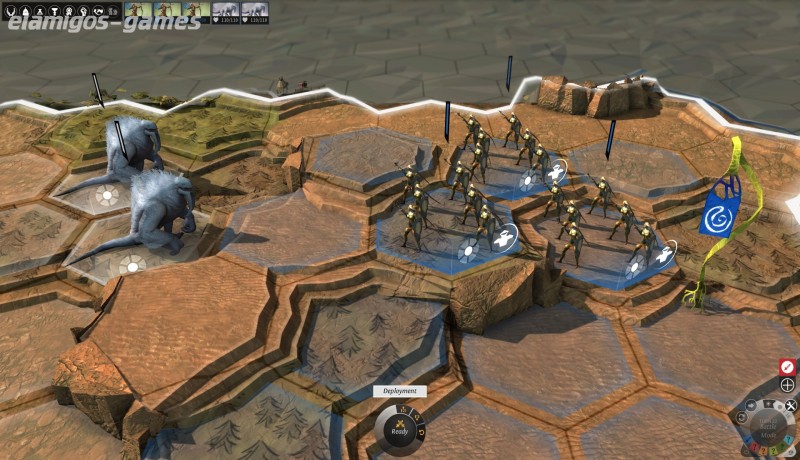The width and height of the screenshot is (800, 460).
Task: Click the red sword icon button
Action: [x=787, y=367]
